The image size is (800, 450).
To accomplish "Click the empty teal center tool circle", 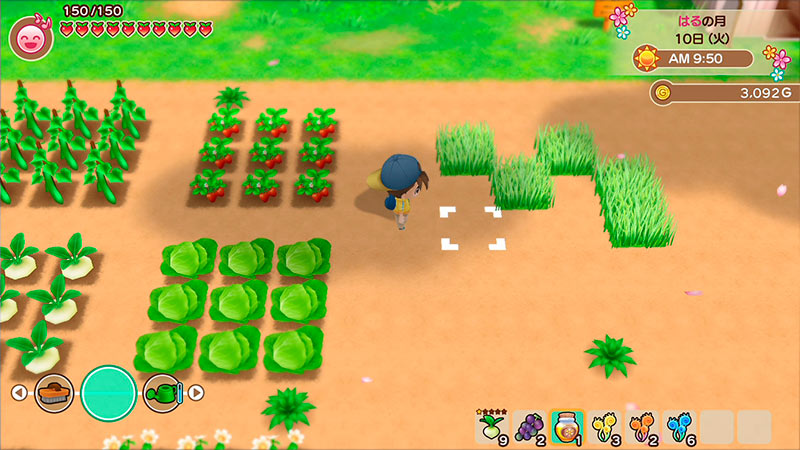I will coord(108,392).
